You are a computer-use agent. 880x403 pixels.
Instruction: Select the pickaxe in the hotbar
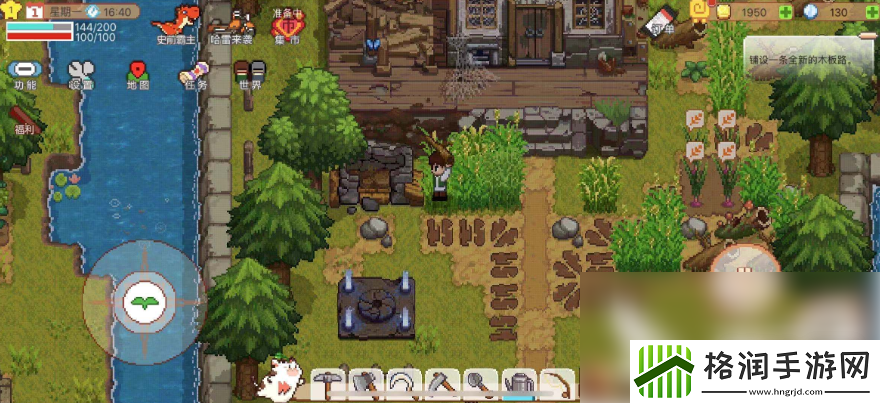click(326, 382)
